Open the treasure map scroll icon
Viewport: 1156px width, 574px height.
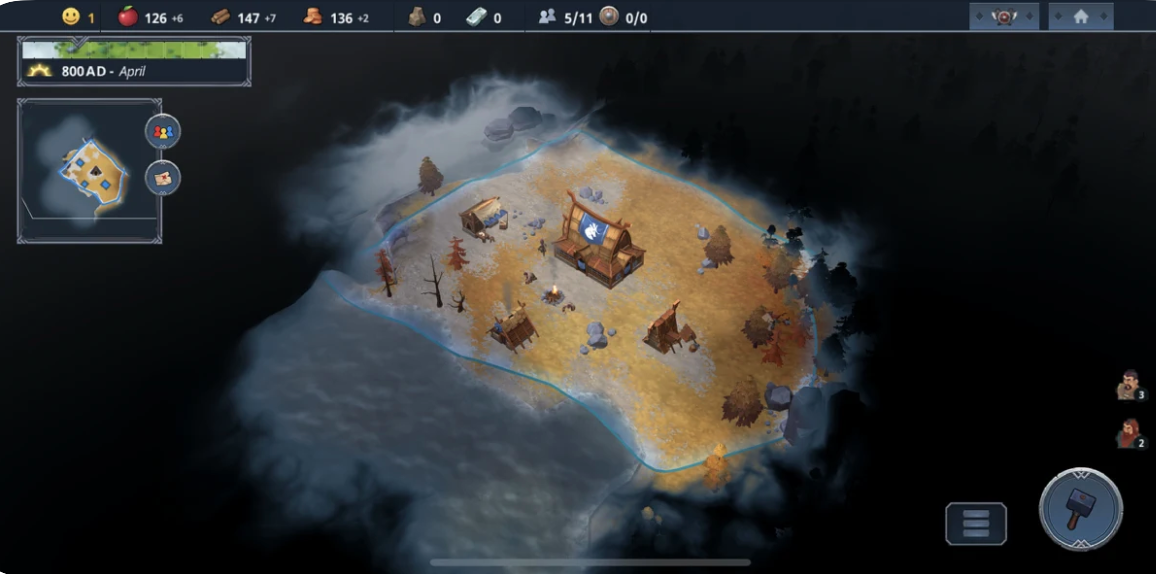(163, 178)
